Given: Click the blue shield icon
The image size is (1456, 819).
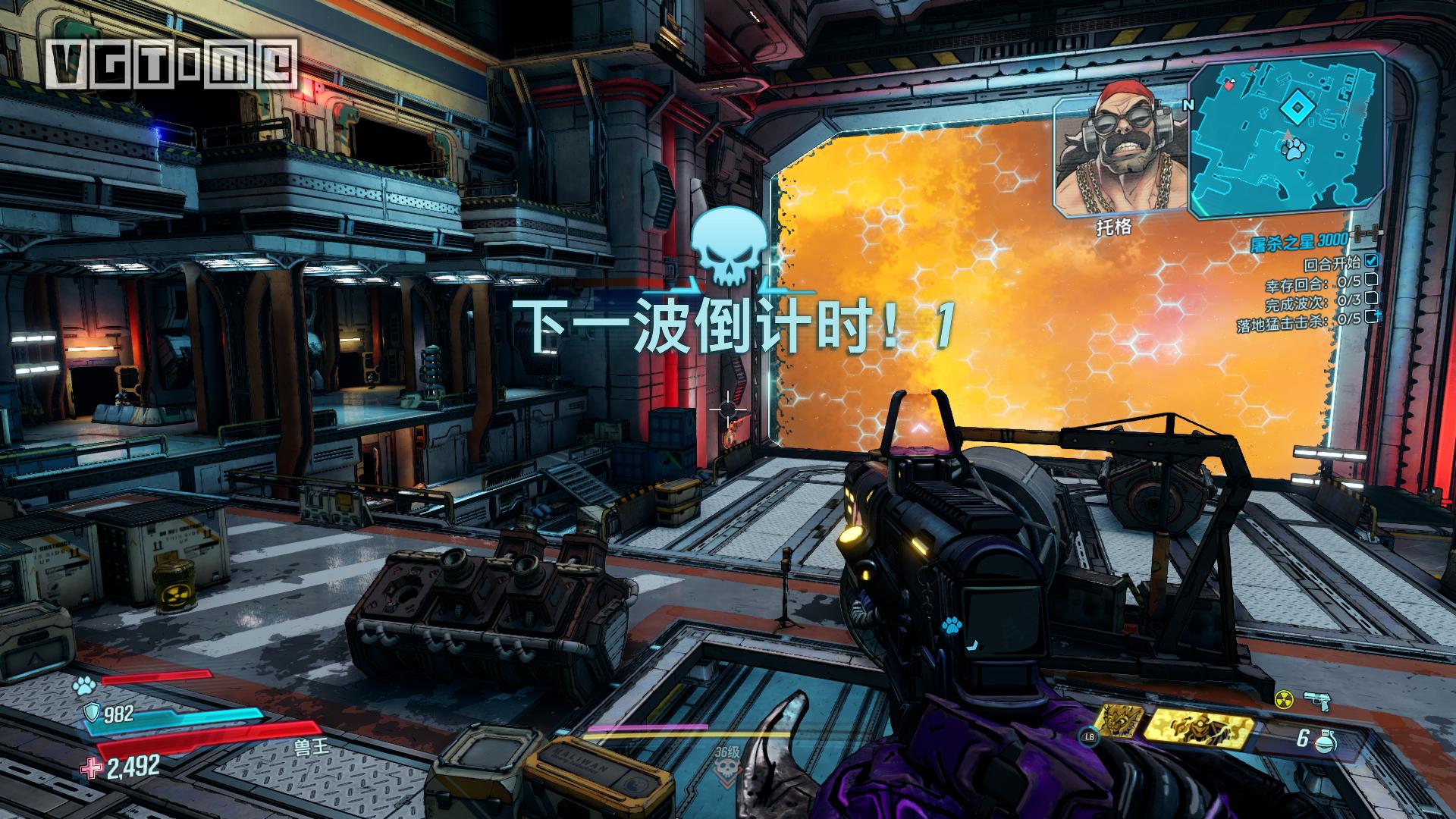Looking at the screenshot, I should click(91, 712).
